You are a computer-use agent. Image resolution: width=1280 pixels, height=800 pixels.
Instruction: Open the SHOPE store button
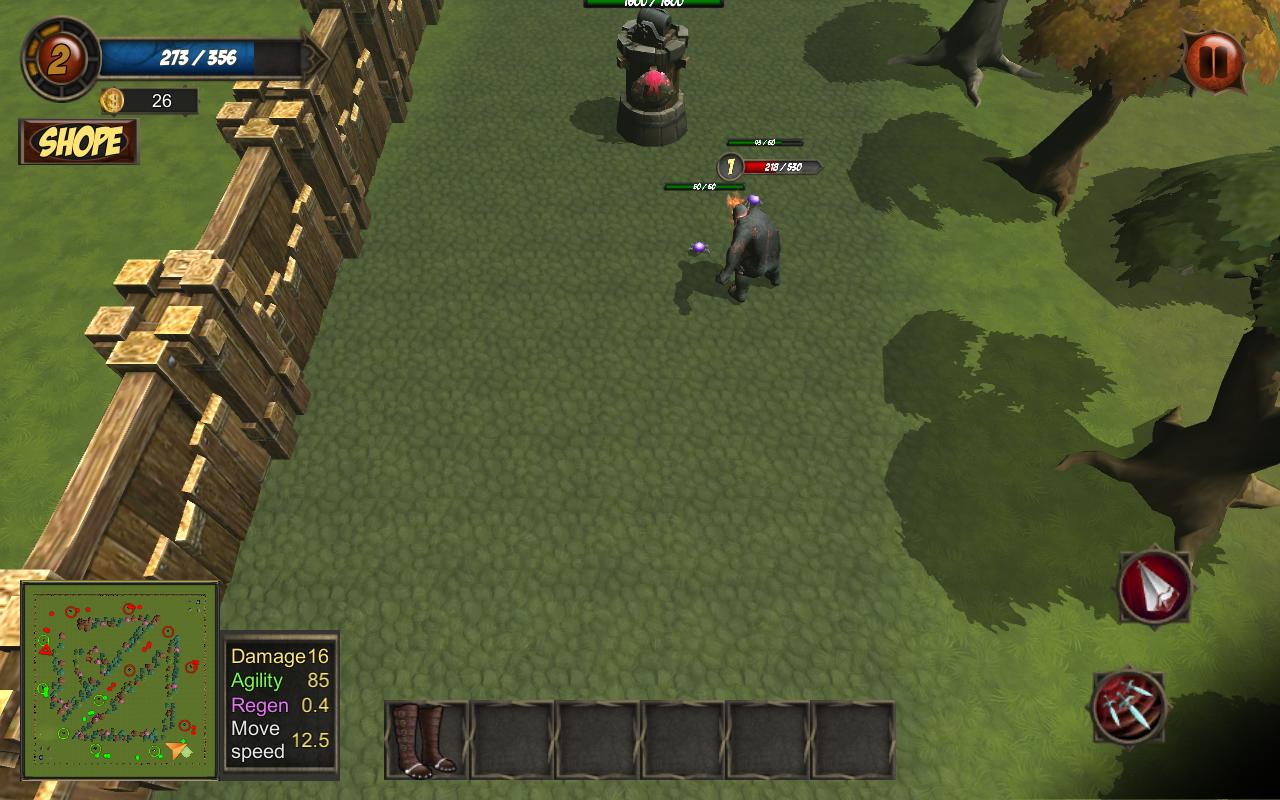[x=78, y=142]
